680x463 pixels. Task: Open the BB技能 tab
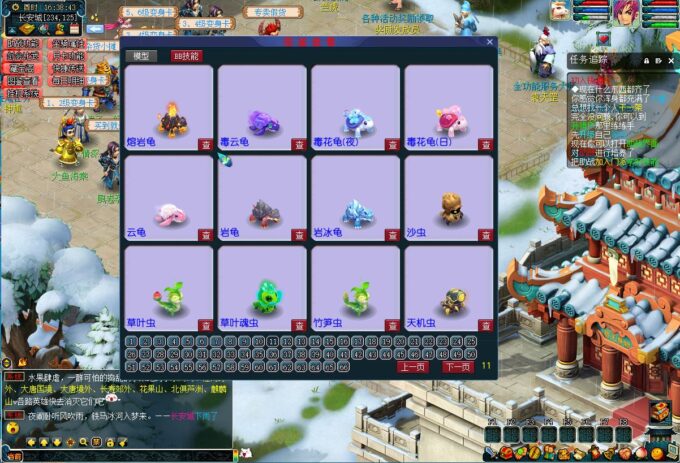pos(186,56)
